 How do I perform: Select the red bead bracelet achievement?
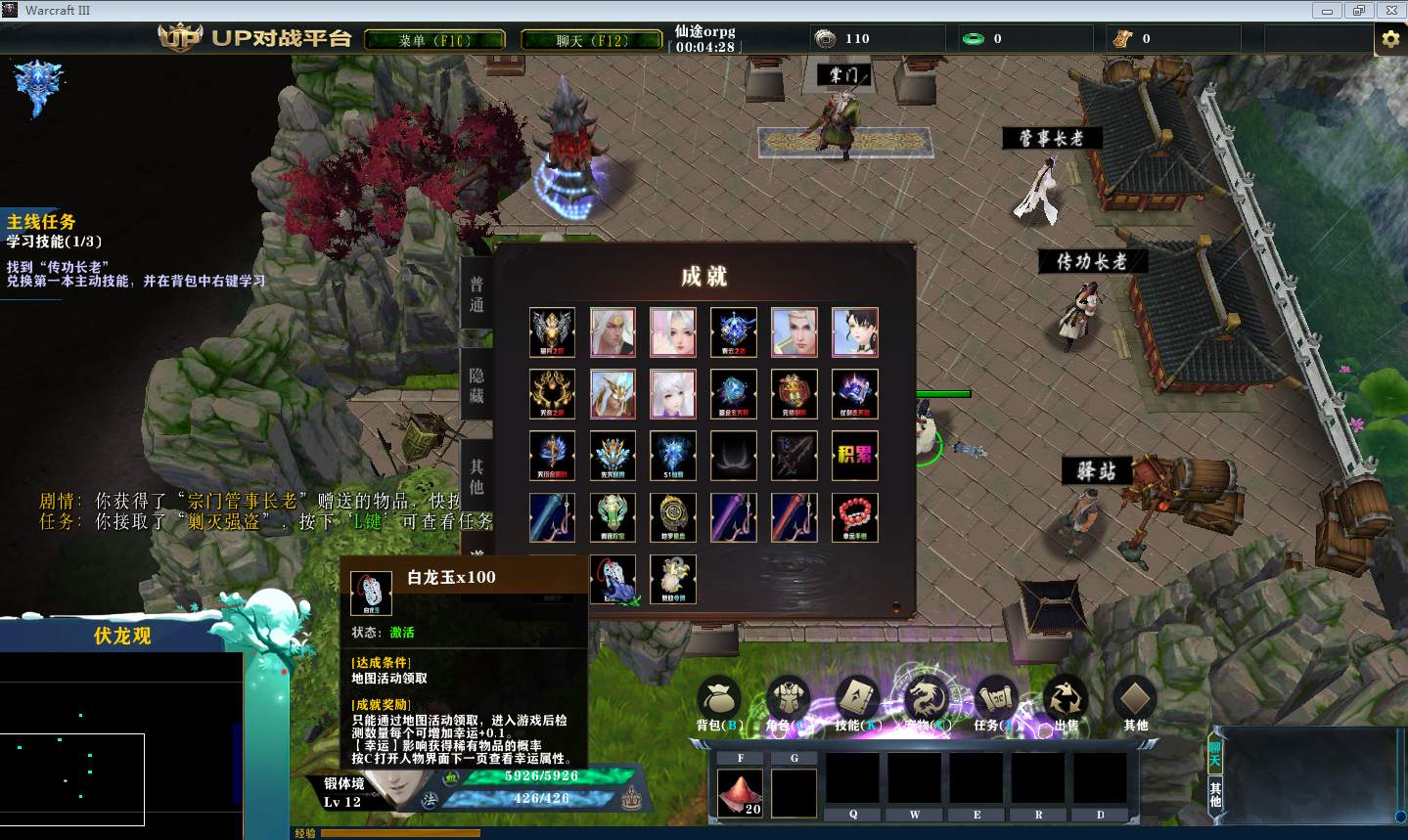854,517
